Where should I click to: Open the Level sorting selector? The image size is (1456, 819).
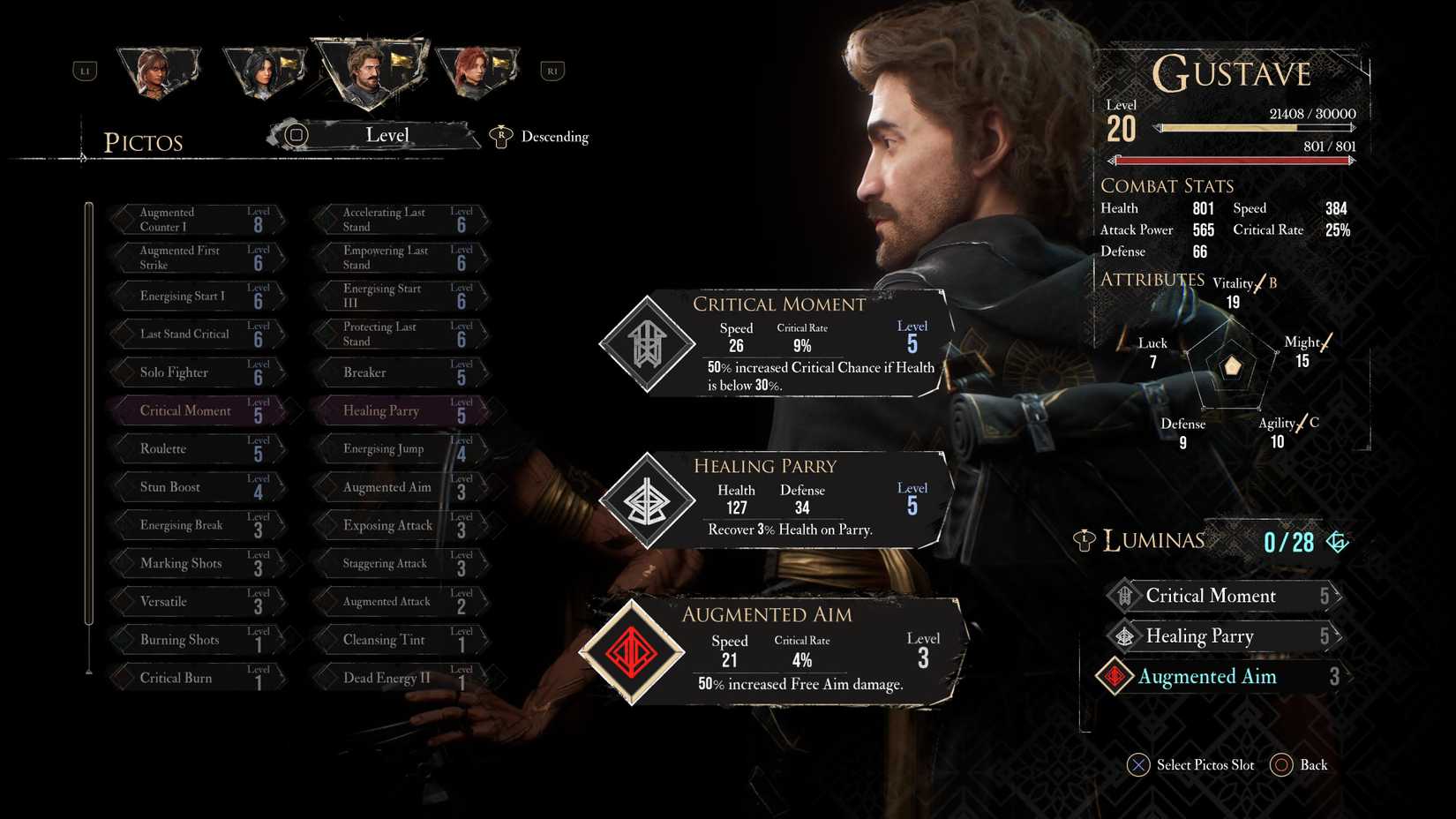[387, 135]
